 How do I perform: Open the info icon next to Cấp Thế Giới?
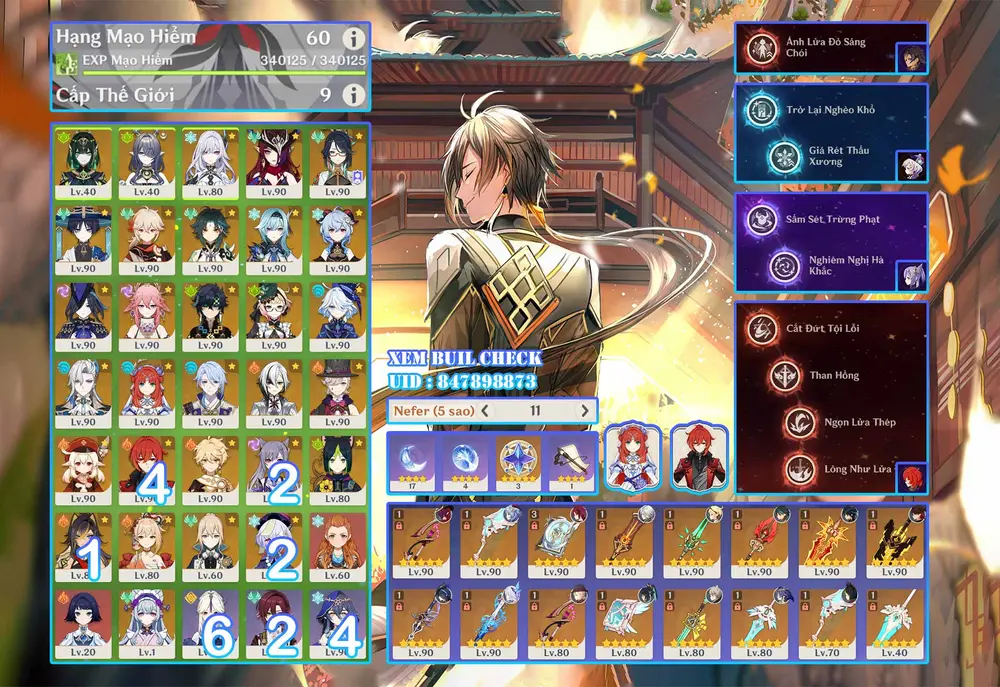point(352,95)
